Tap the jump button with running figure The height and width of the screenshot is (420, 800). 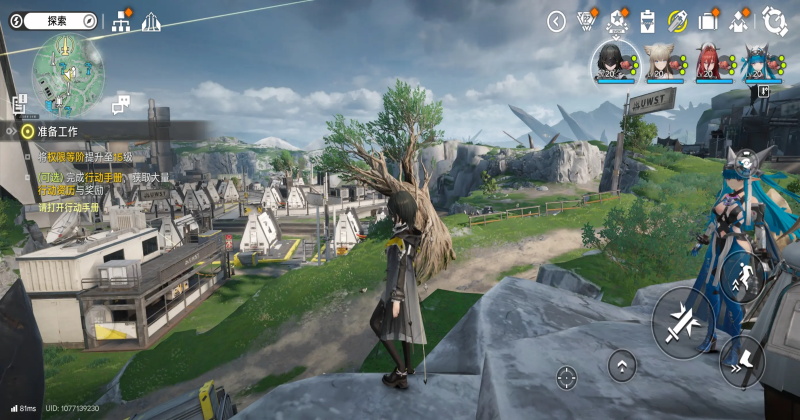(741, 275)
